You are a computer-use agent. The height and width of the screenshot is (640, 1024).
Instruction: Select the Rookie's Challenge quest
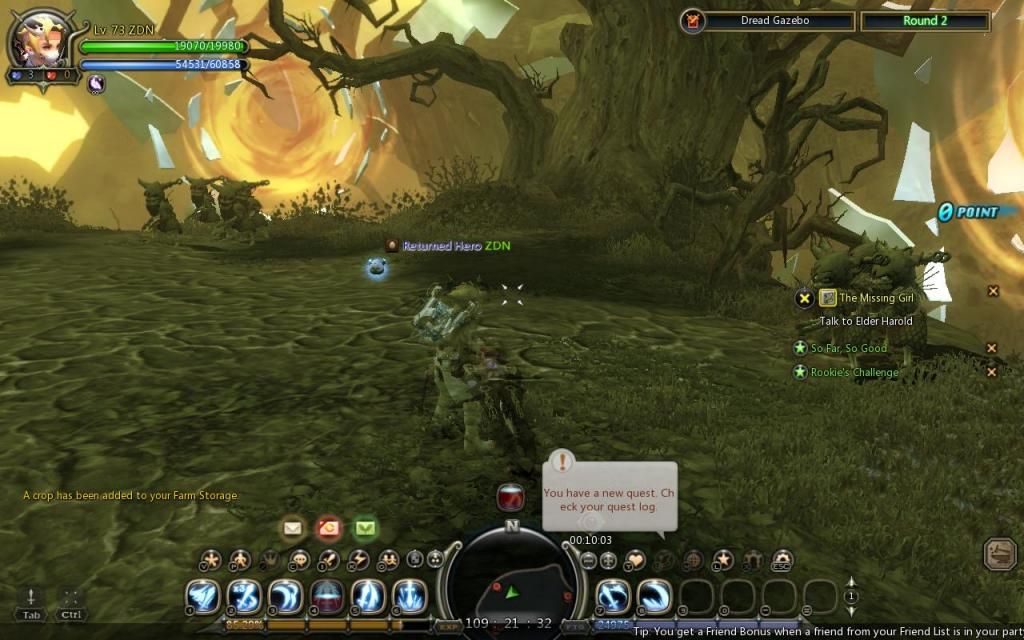[x=854, y=372]
